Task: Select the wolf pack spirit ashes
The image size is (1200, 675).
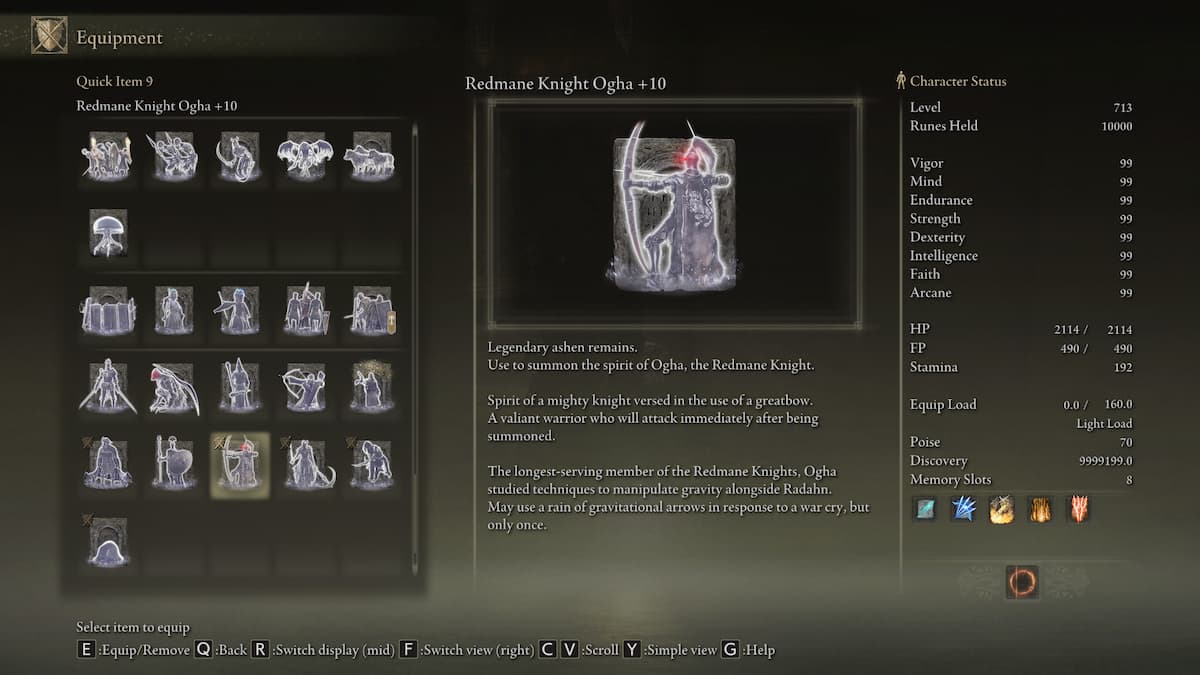Action: (369, 156)
